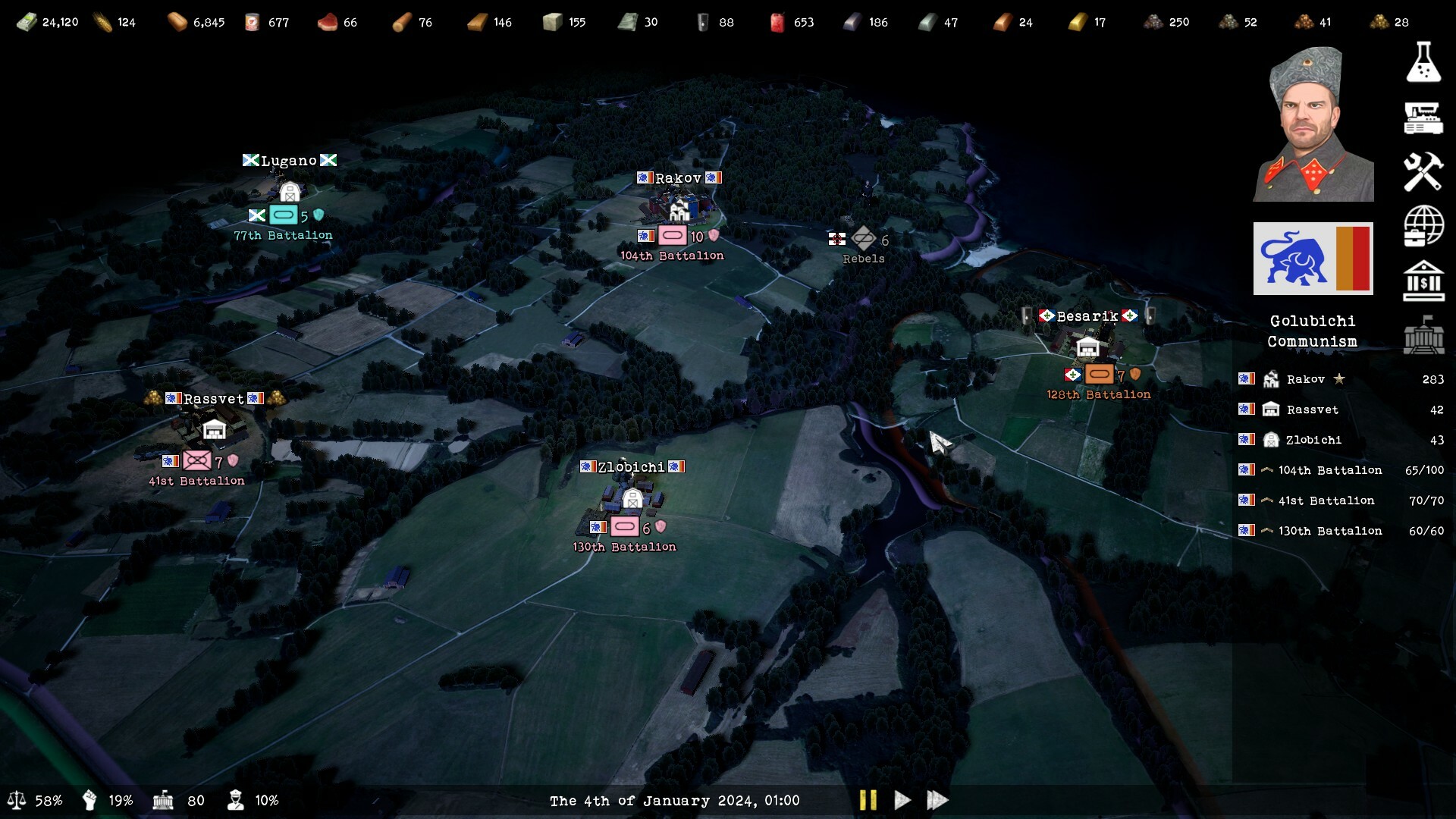Play at normal speed
Viewport: 1456px width, 819px height.
902,800
